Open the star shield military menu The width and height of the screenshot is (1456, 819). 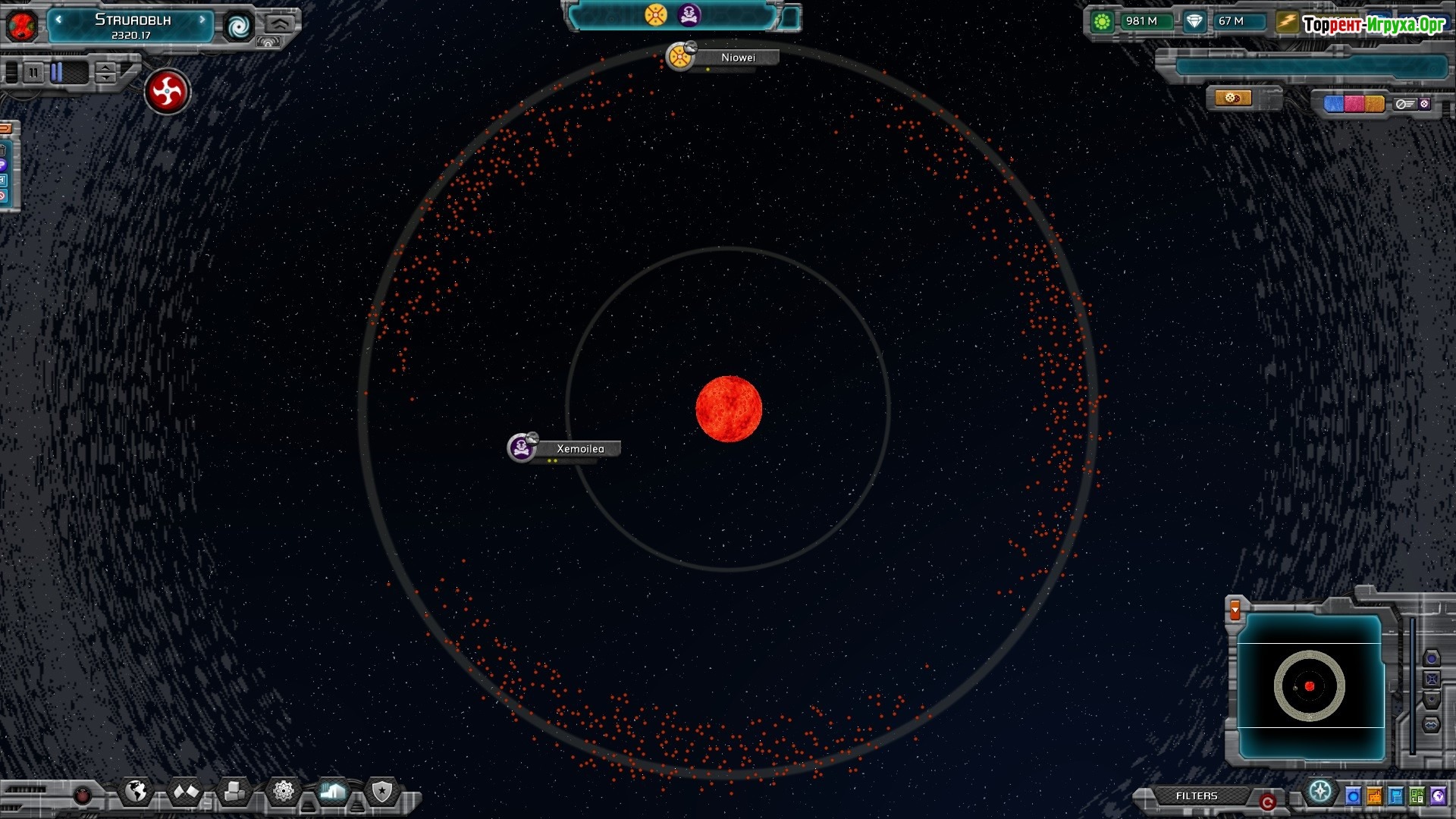pyautogui.click(x=381, y=792)
